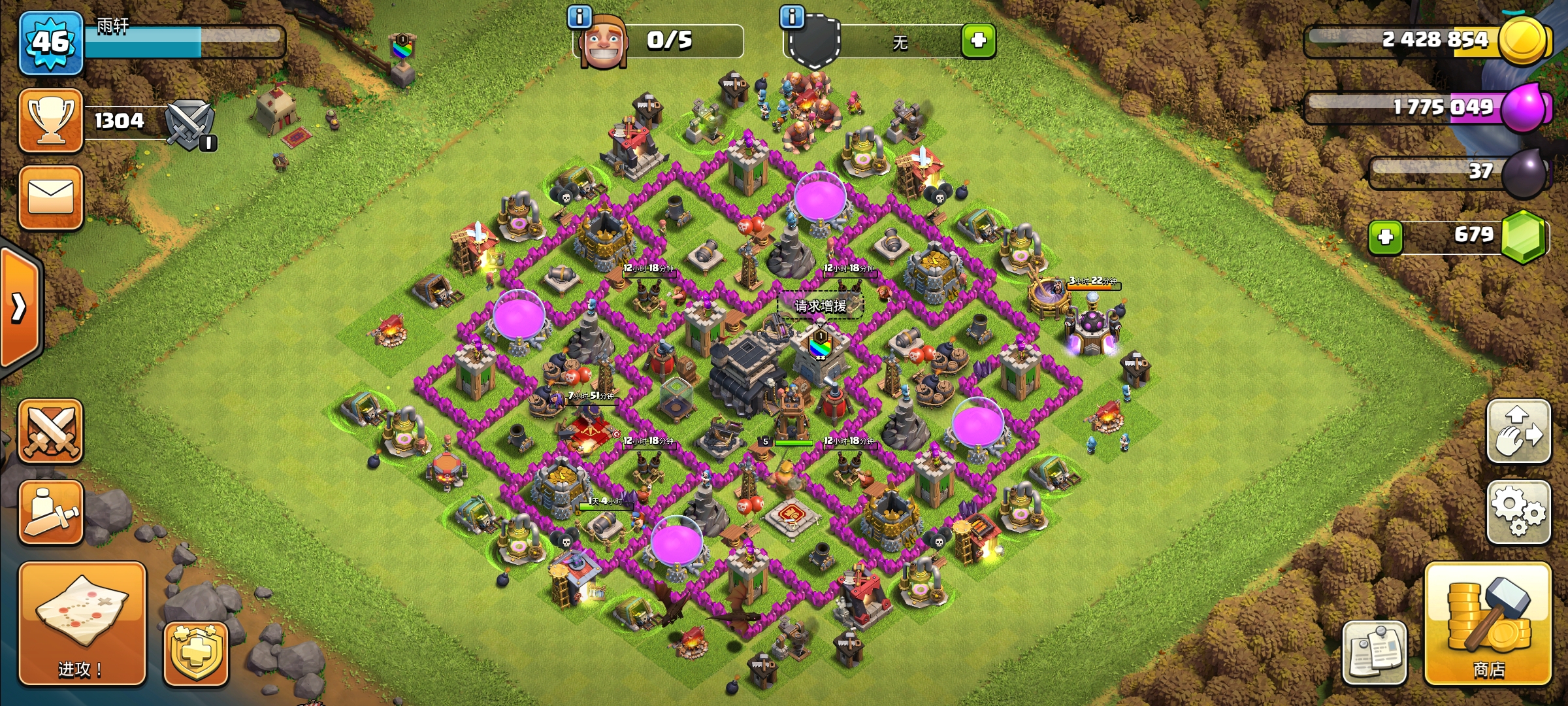Open the settings gears button
The image size is (1568, 706).
pyautogui.click(x=1518, y=512)
